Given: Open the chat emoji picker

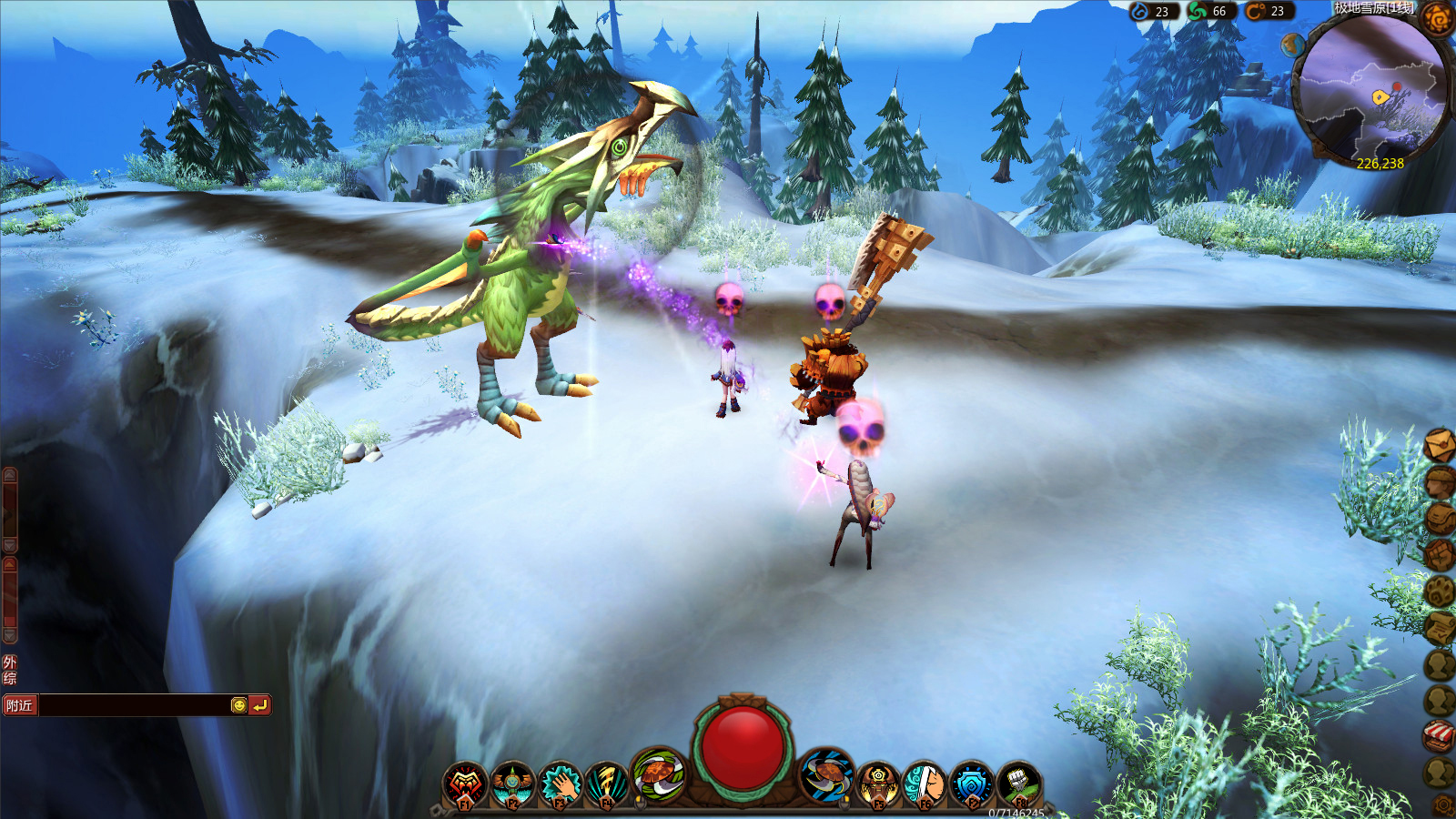Looking at the screenshot, I should [x=238, y=705].
